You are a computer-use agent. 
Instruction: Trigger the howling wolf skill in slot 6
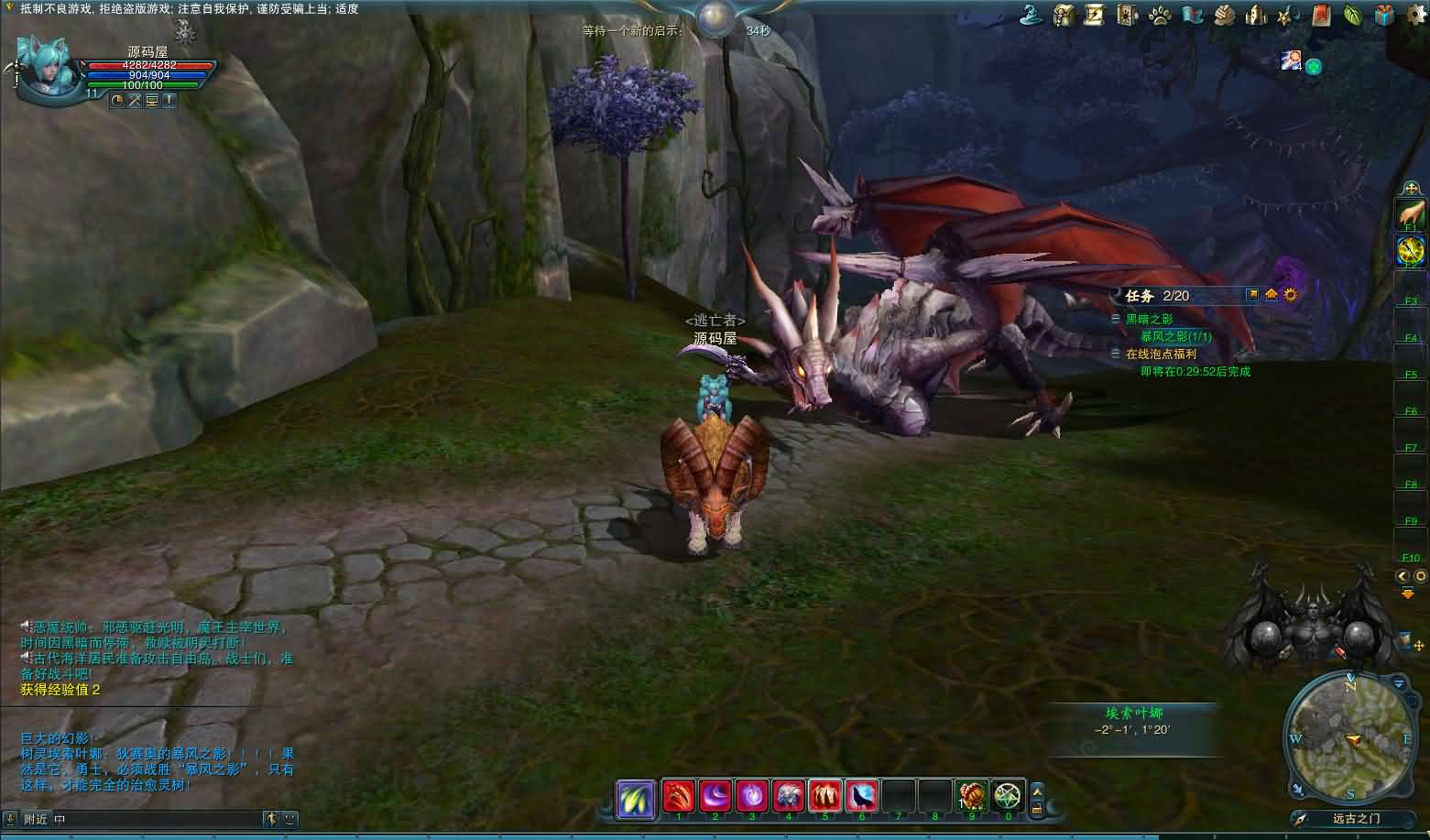pyautogui.click(x=862, y=795)
